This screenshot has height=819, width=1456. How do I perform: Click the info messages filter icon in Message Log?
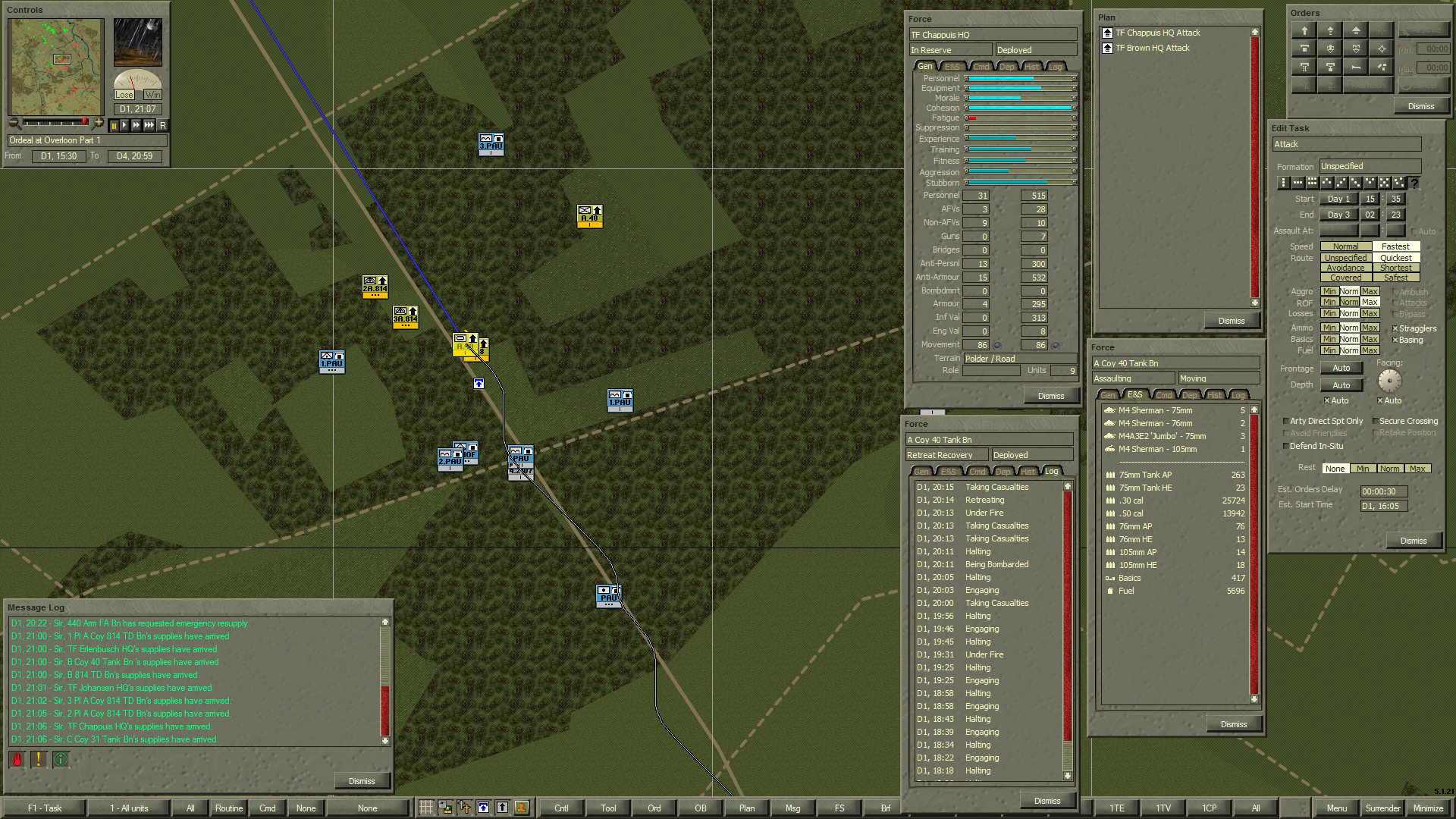coord(61,759)
